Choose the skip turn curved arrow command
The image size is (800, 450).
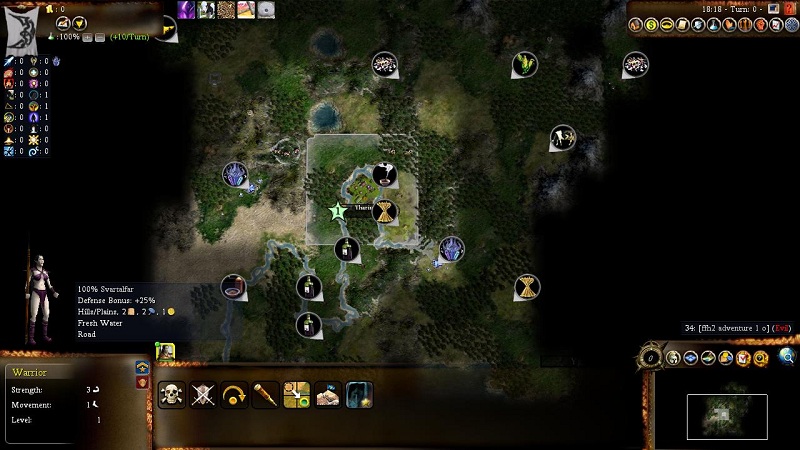click(234, 394)
